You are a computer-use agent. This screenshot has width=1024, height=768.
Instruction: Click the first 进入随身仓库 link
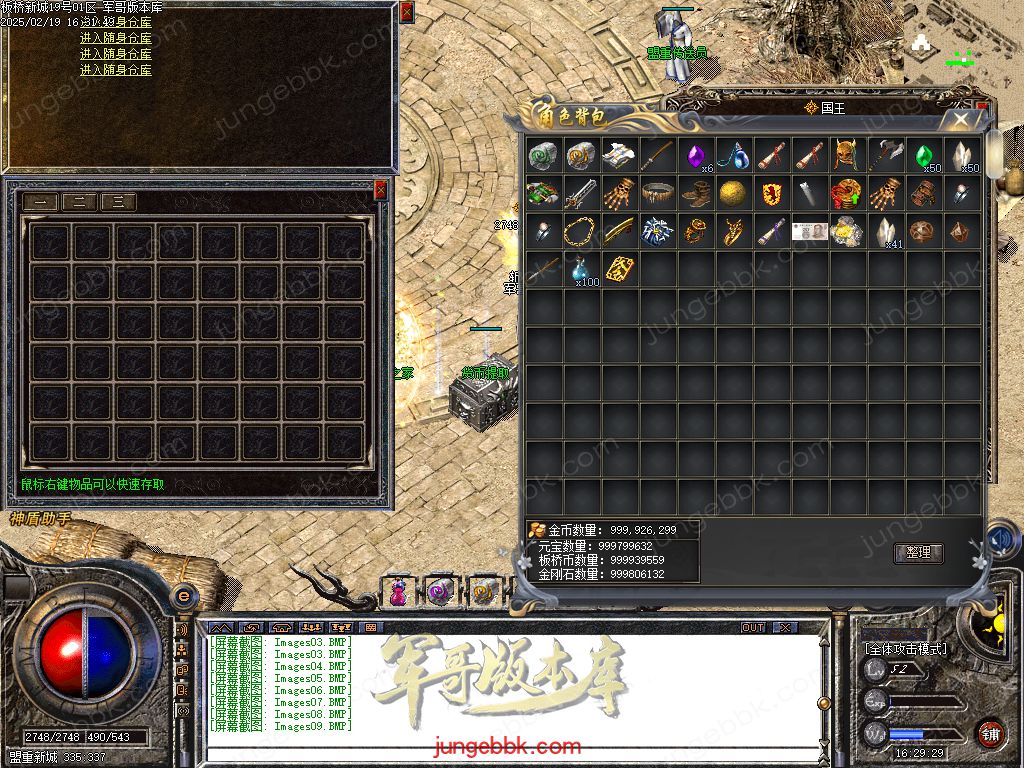point(116,38)
